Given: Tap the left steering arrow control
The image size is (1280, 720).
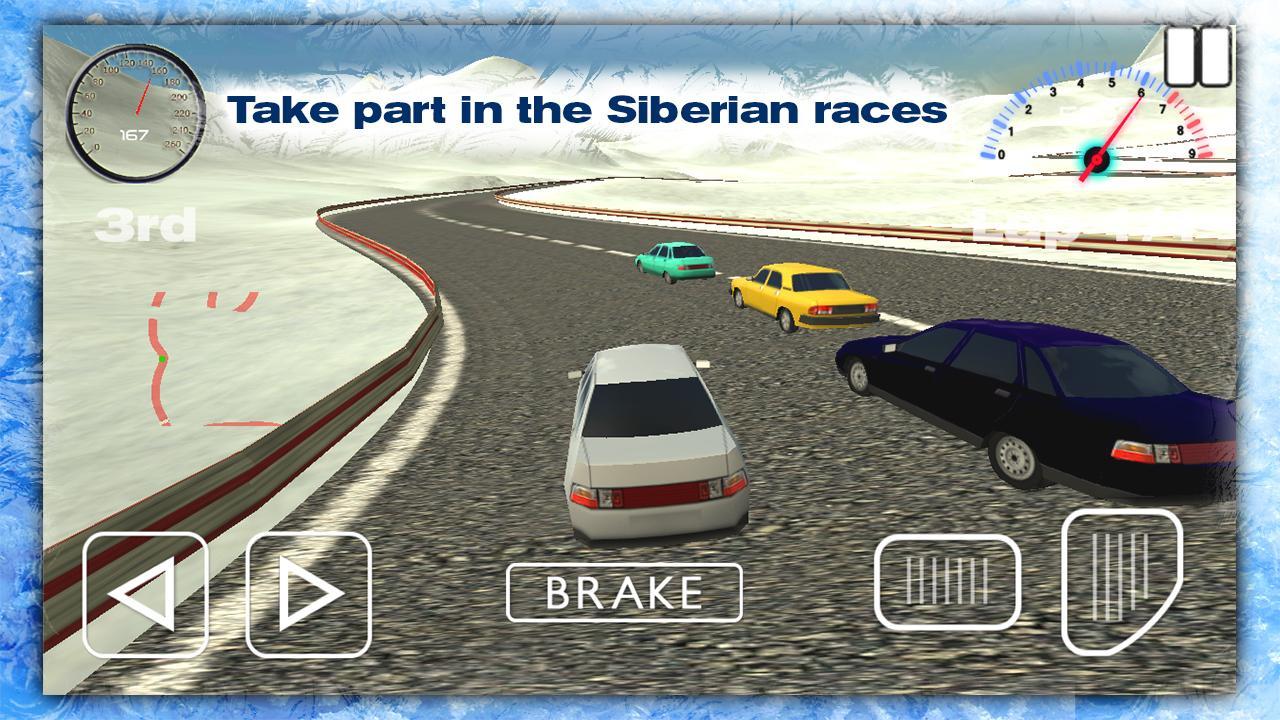Looking at the screenshot, I should point(145,595).
